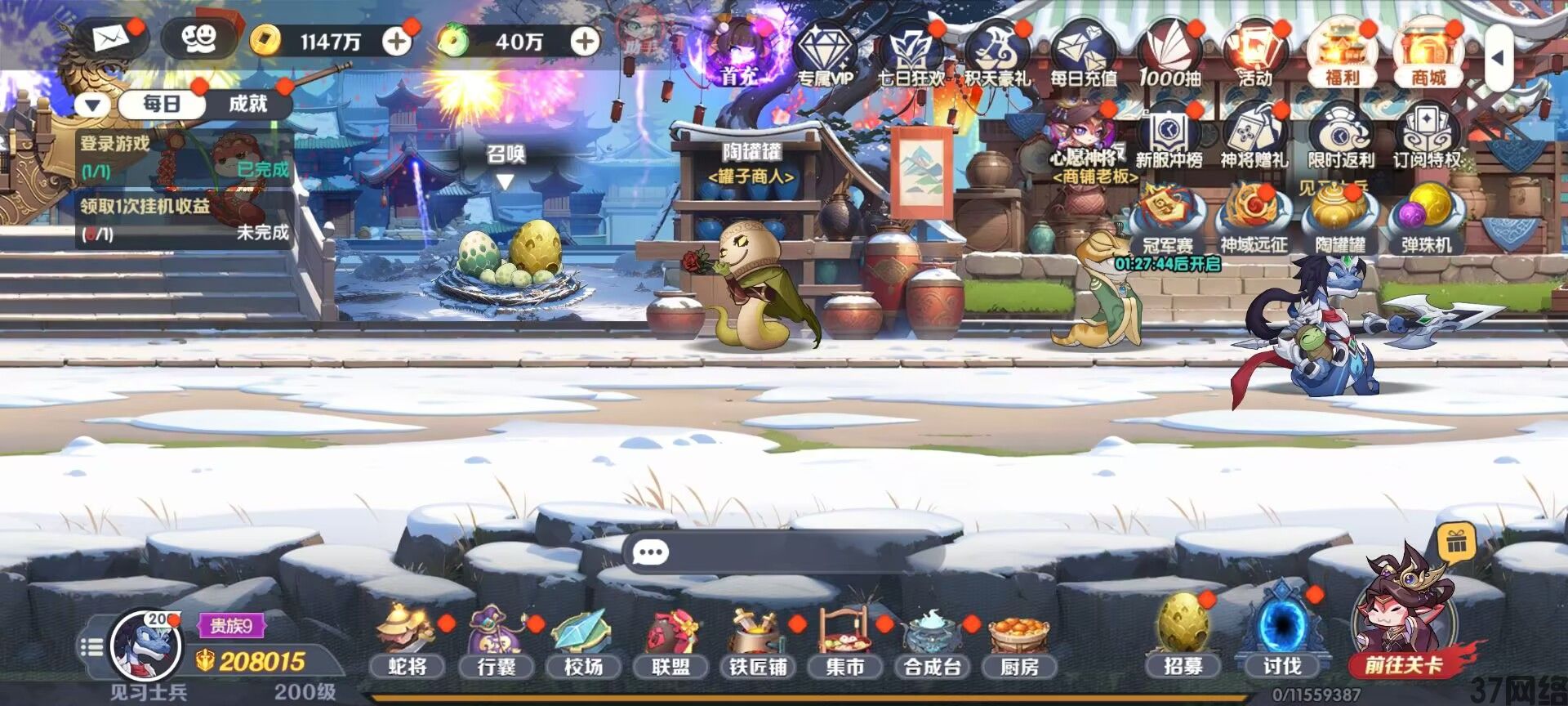Open the 行囊 backpack
1568x706 pixels.
click(496, 642)
